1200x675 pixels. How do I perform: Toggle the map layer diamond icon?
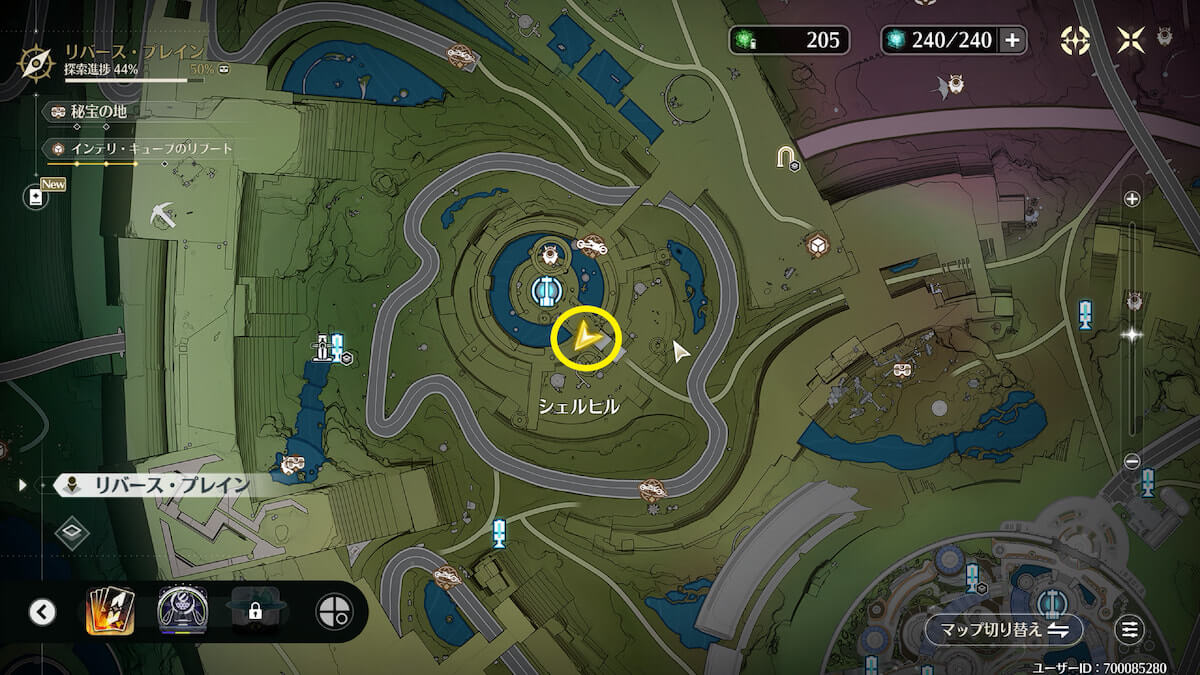pyautogui.click(x=72, y=532)
